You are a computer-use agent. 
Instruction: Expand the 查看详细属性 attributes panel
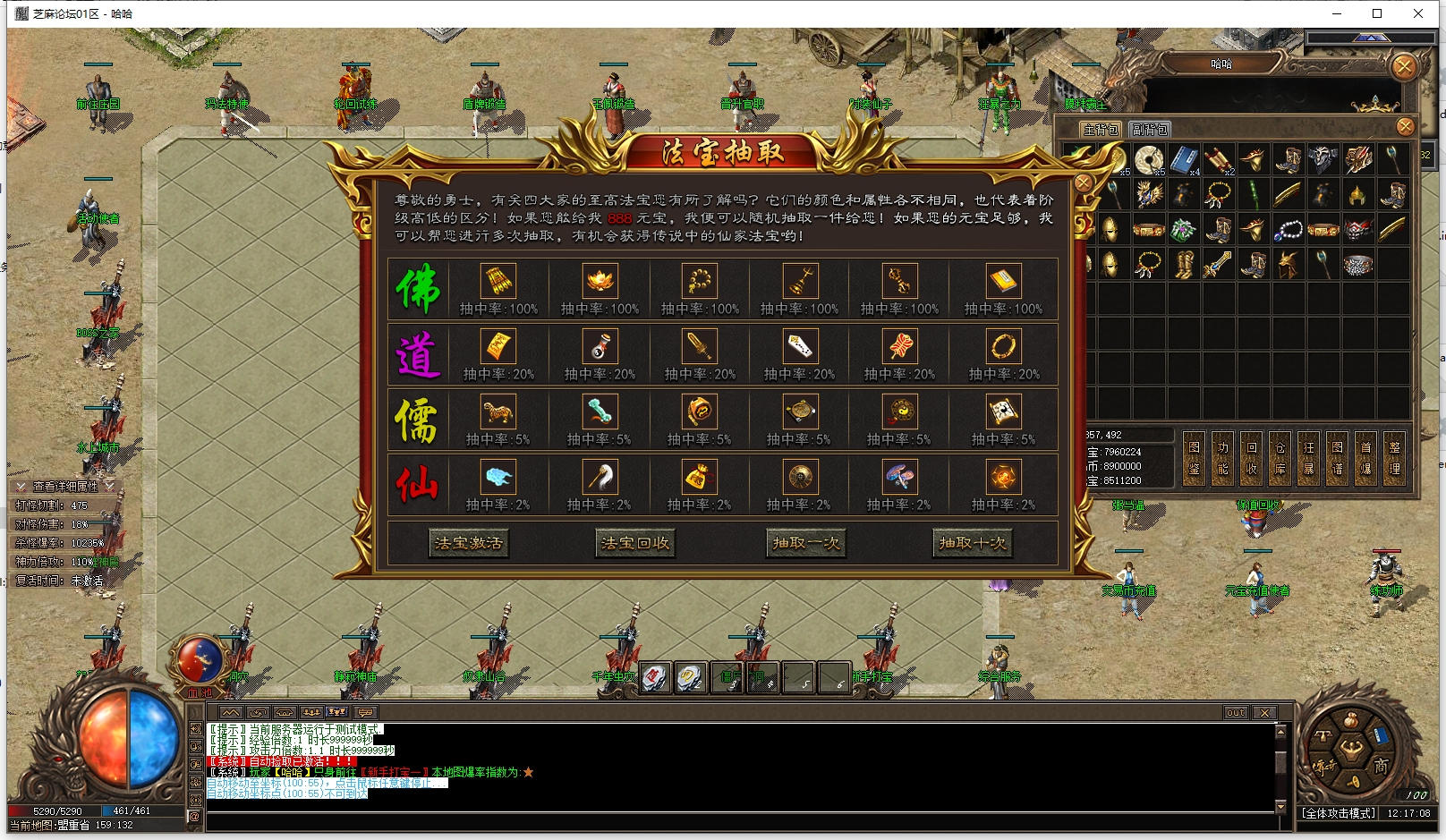point(64,486)
